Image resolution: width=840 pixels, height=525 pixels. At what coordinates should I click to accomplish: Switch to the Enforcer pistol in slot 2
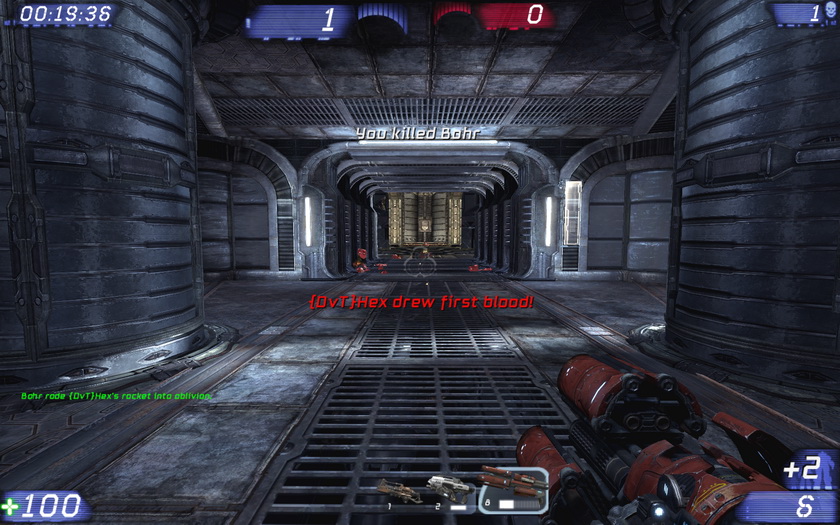click(449, 489)
